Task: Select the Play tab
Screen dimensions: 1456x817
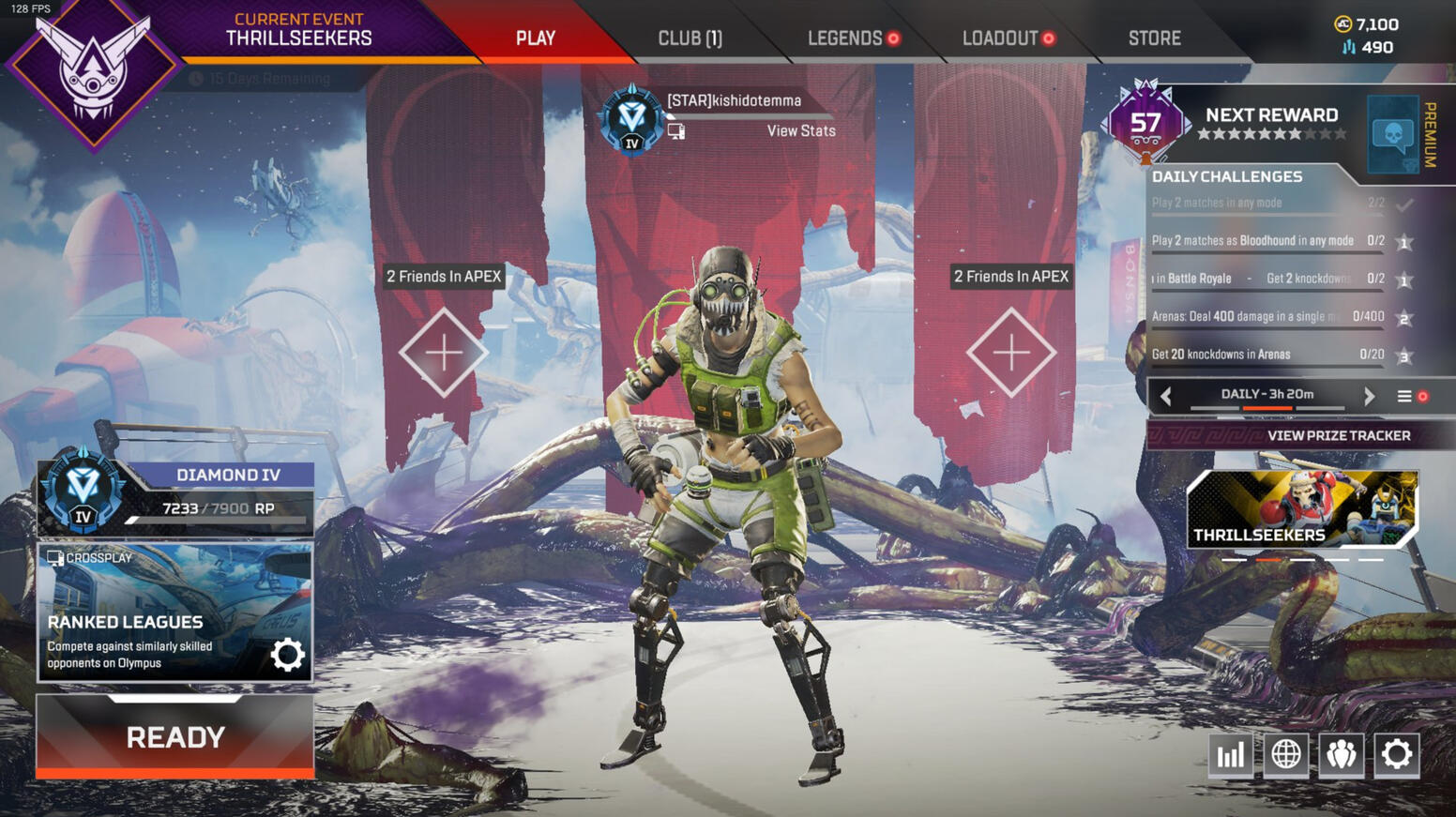Action: tap(536, 38)
